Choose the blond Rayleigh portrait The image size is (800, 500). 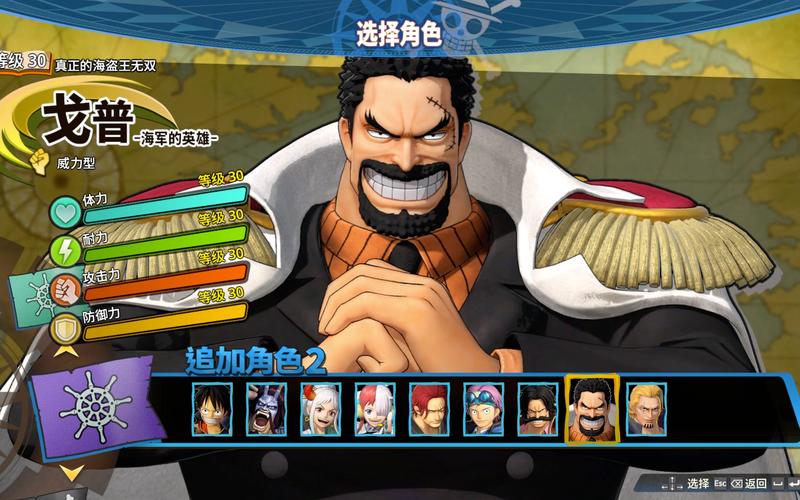point(646,409)
